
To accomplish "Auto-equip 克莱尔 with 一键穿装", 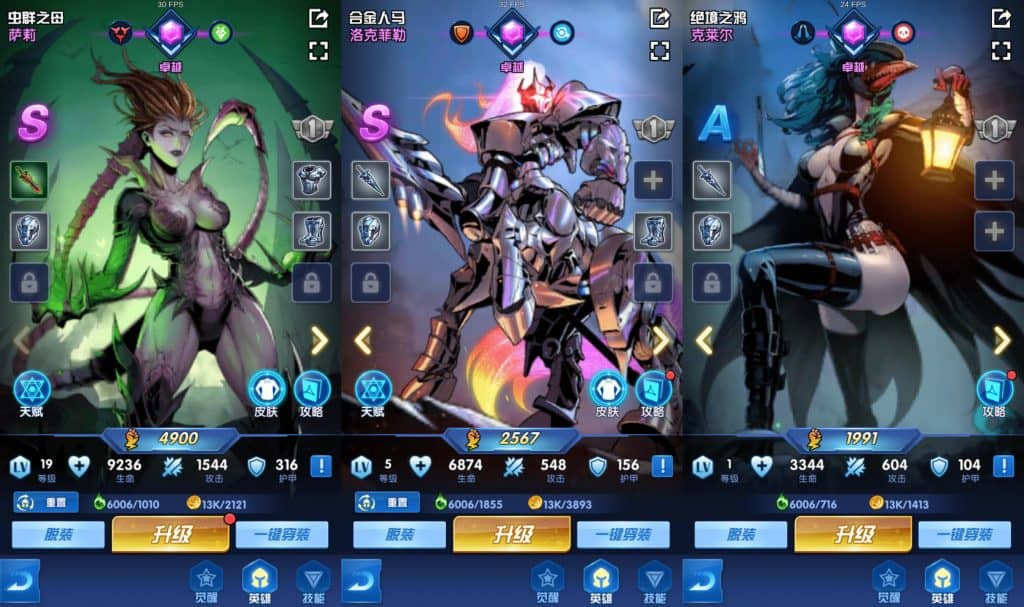I will (x=965, y=535).
